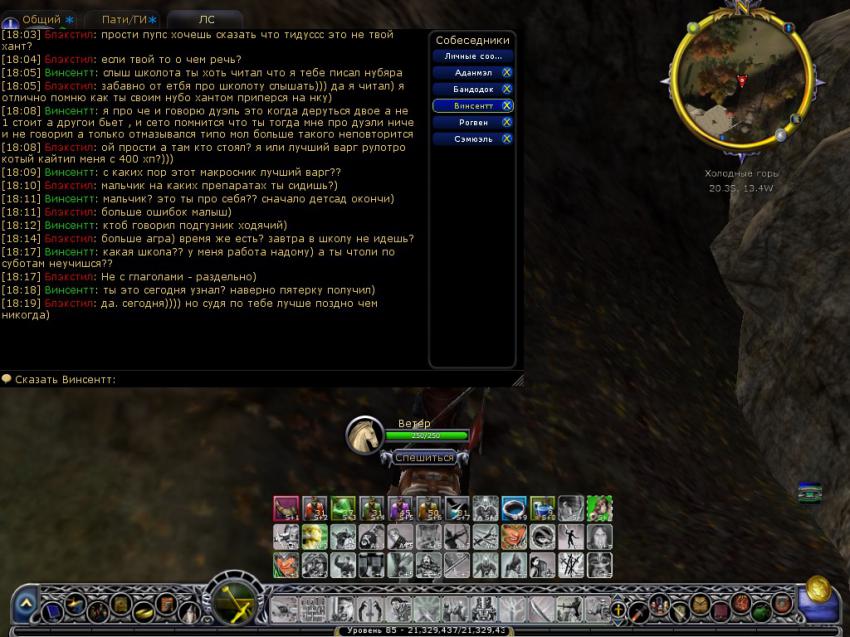Close the conversation with Сэмюэль

(x=507, y=138)
